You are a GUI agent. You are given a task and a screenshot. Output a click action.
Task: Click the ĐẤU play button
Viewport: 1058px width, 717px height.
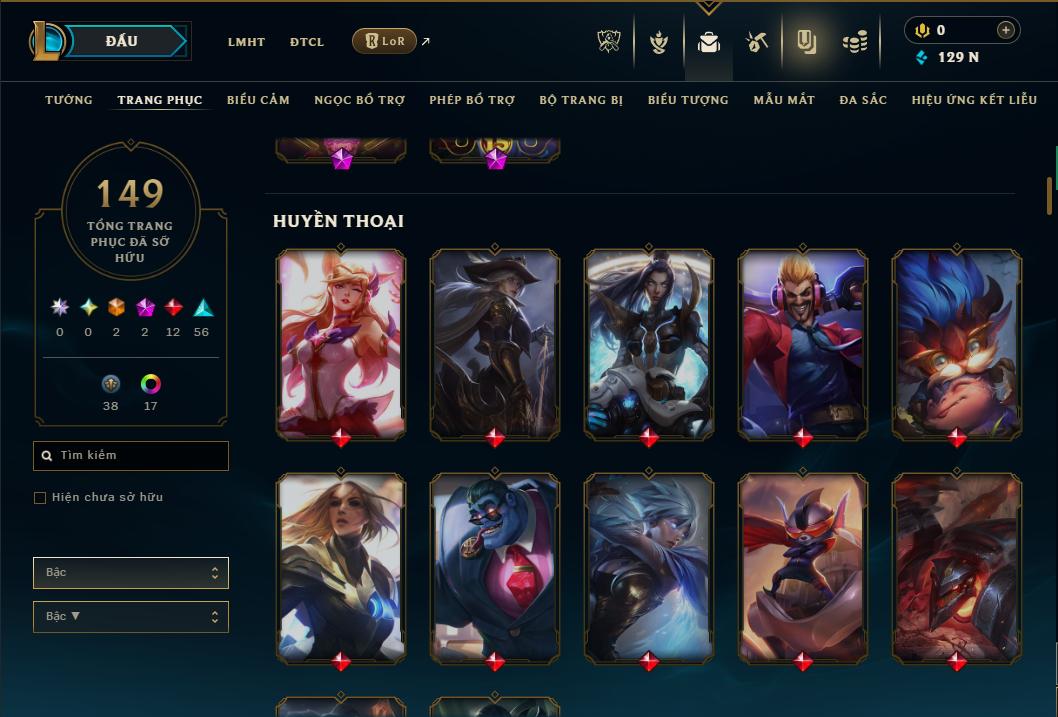click(x=121, y=41)
